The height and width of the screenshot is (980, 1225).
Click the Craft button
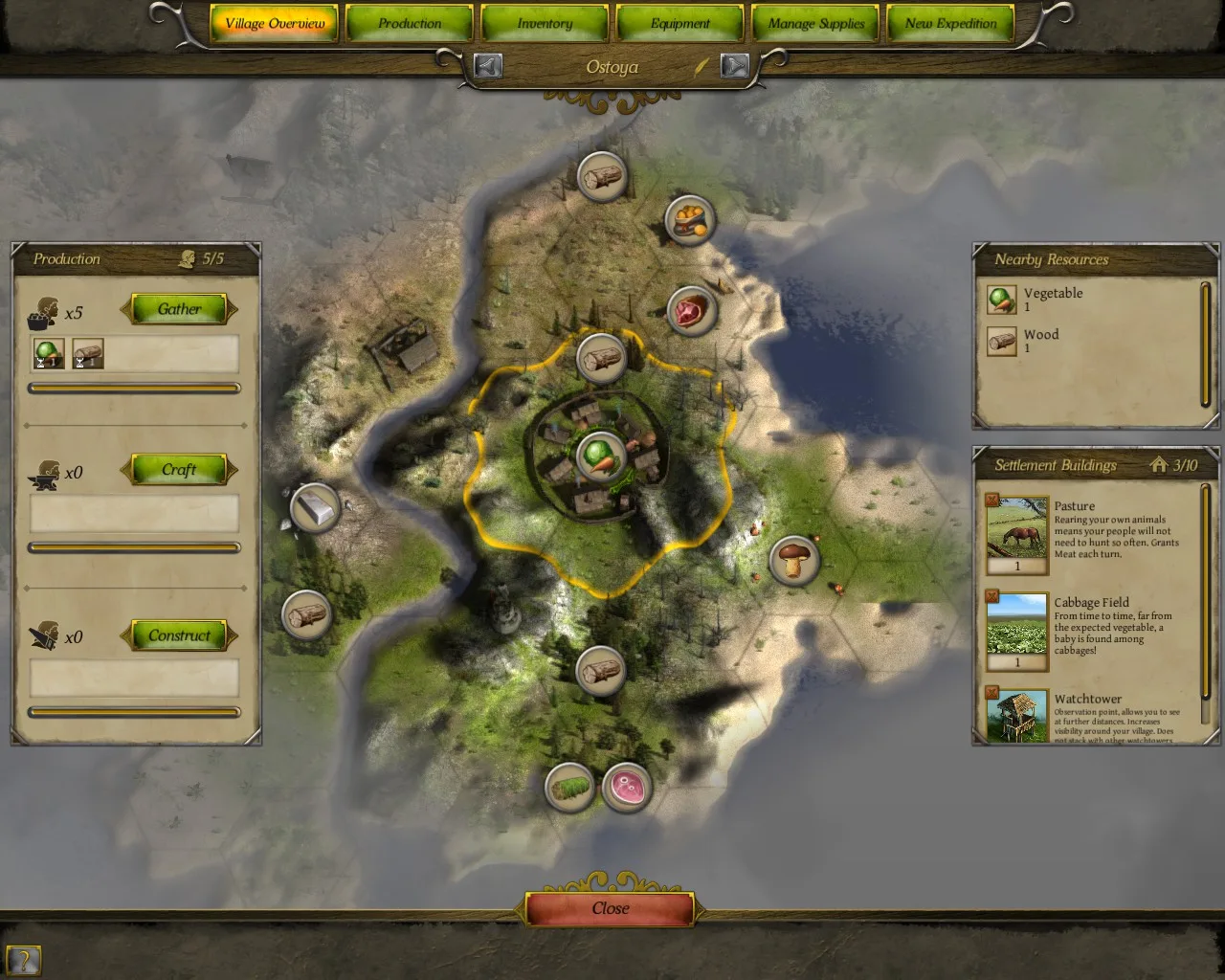[x=179, y=470]
